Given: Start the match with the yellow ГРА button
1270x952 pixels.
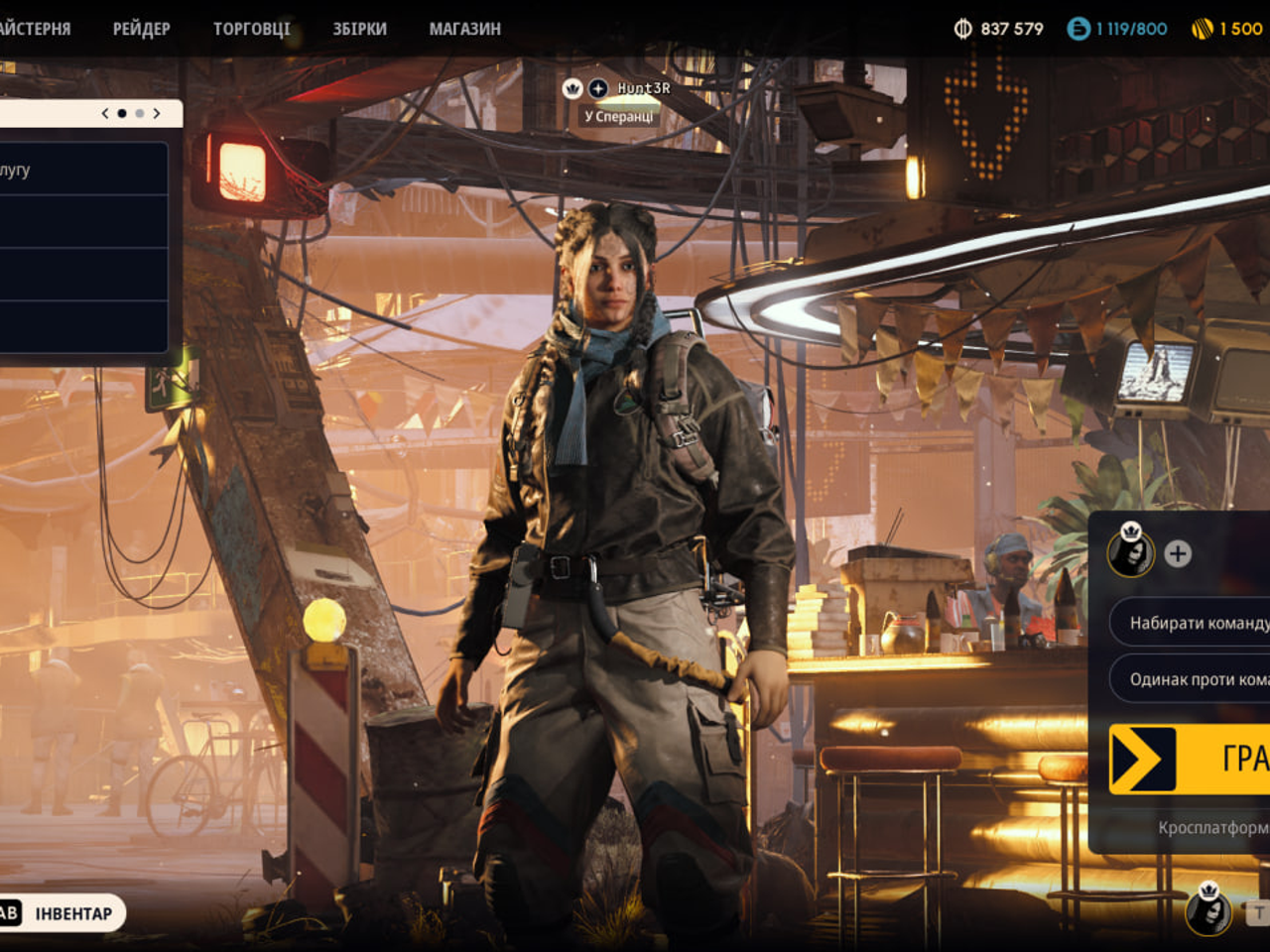Looking at the screenshot, I should pos(1191,759).
